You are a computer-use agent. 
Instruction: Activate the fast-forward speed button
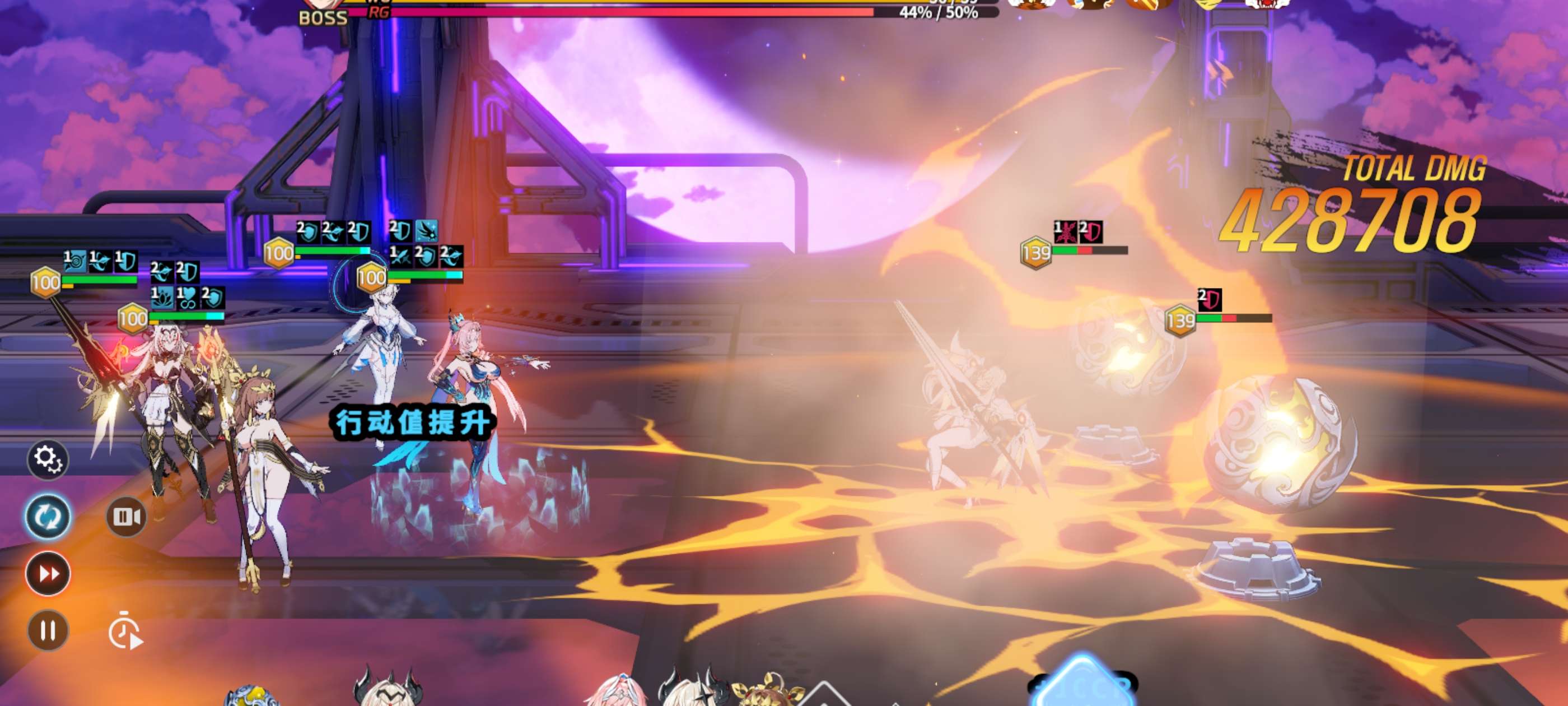(48, 573)
